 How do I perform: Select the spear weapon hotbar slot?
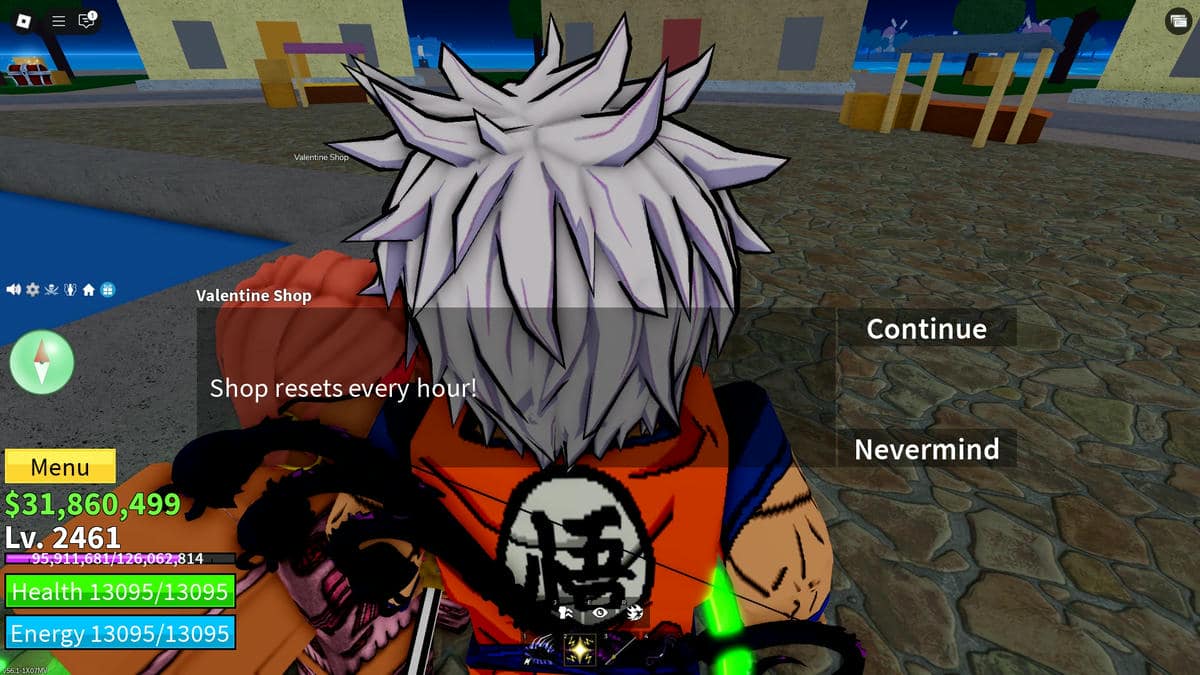click(618, 651)
